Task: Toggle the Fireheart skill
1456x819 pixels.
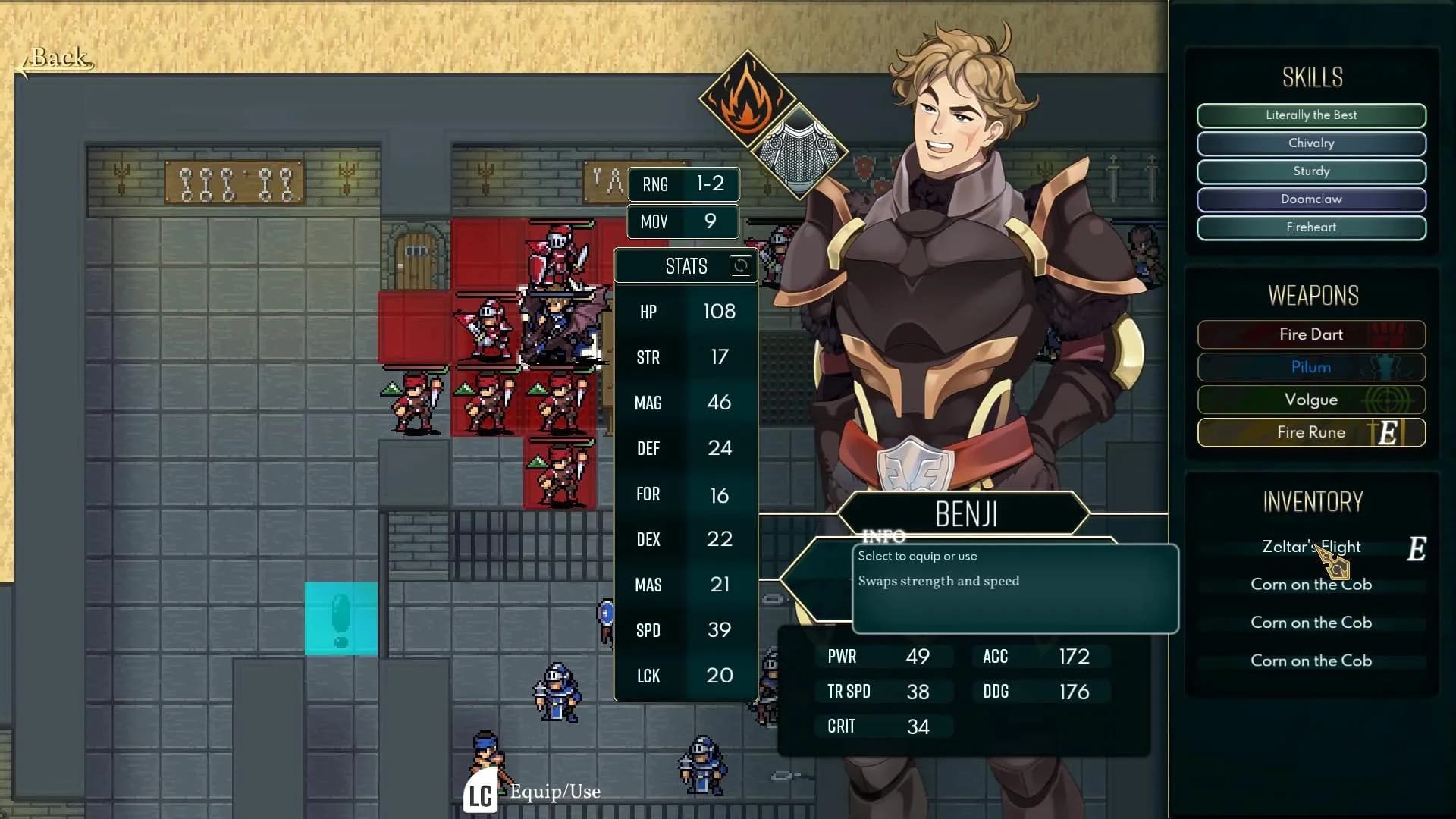Action: tap(1311, 227)
